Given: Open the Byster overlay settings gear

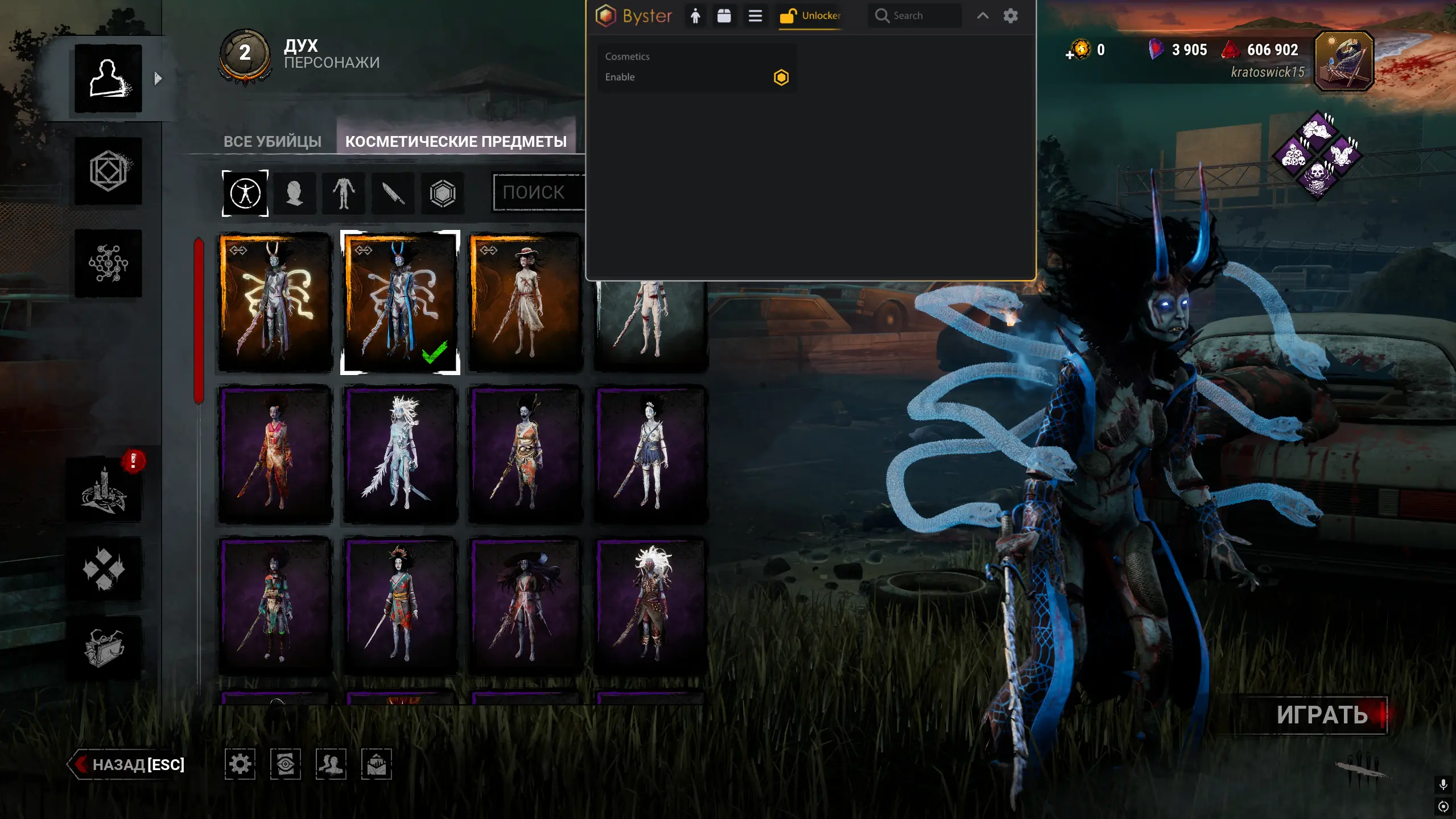Looking at the screenshot, I should pos(1010,16).
